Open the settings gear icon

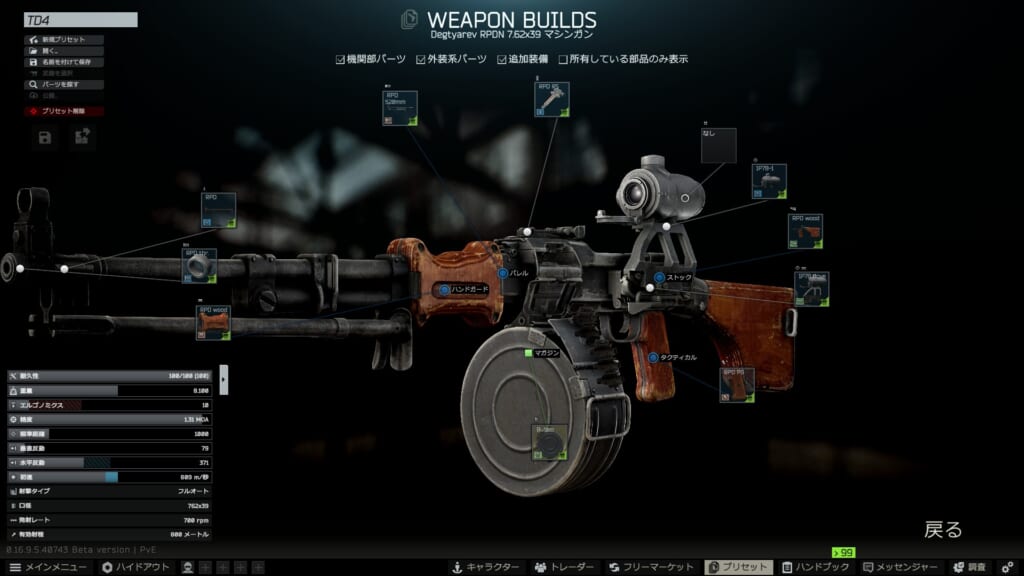tap(1008, 567)
